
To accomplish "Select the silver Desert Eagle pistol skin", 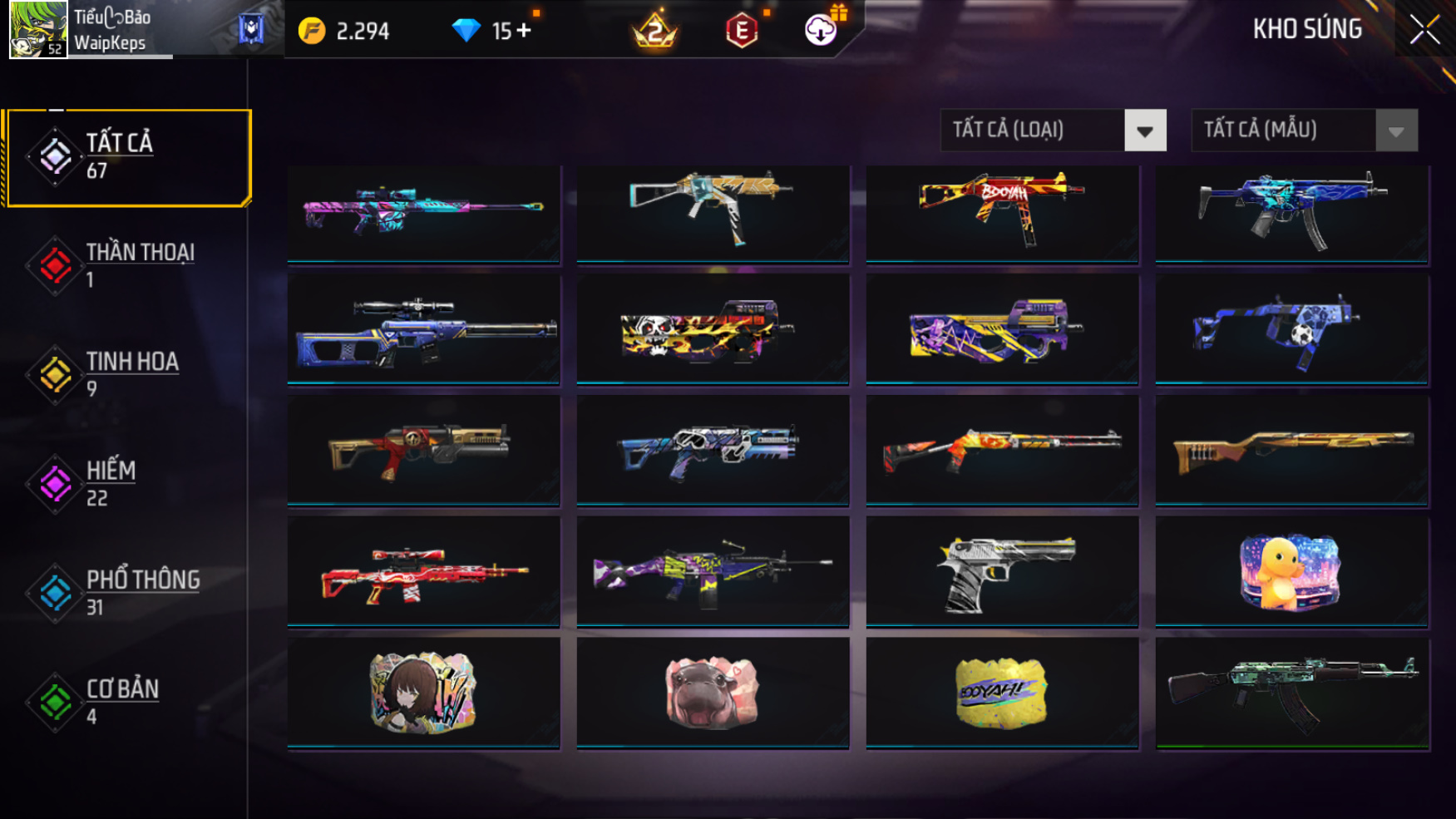I will [x=1002, y=572].
